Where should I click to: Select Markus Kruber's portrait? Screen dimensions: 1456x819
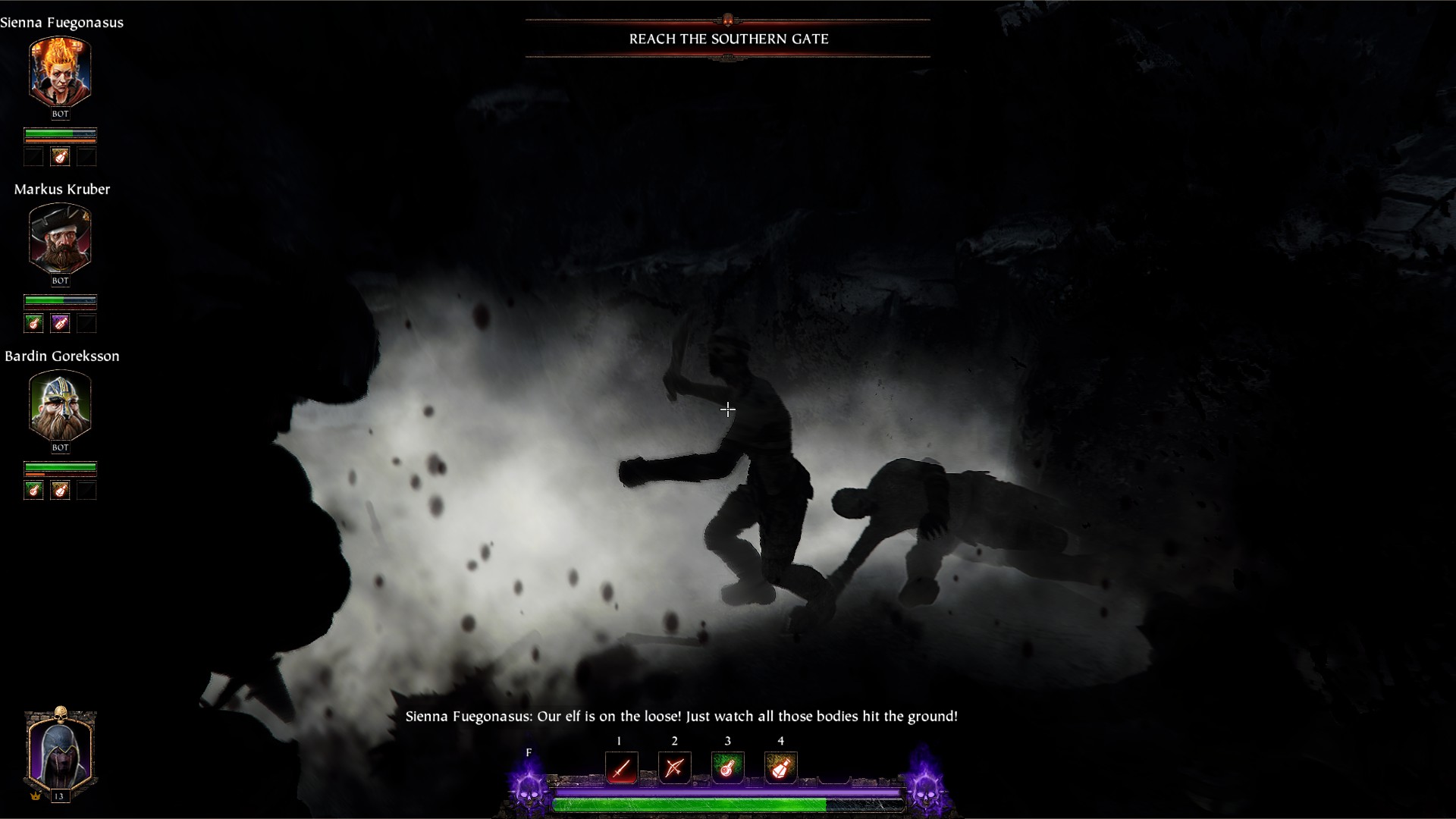[60, 239]
